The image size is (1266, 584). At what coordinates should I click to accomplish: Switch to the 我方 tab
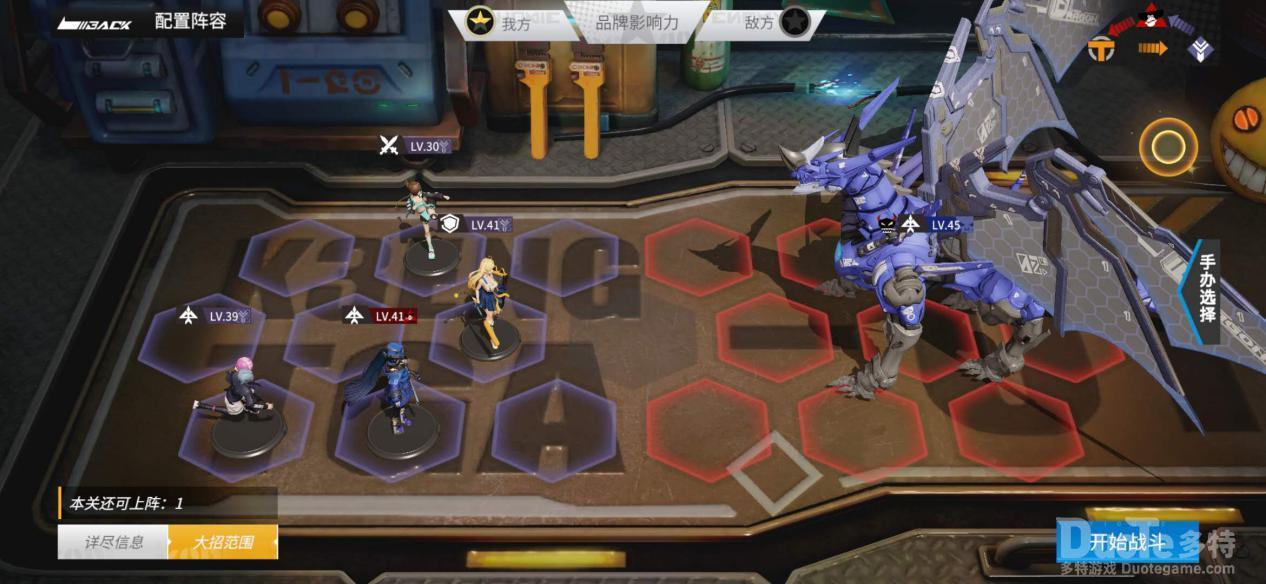(503, 23)
